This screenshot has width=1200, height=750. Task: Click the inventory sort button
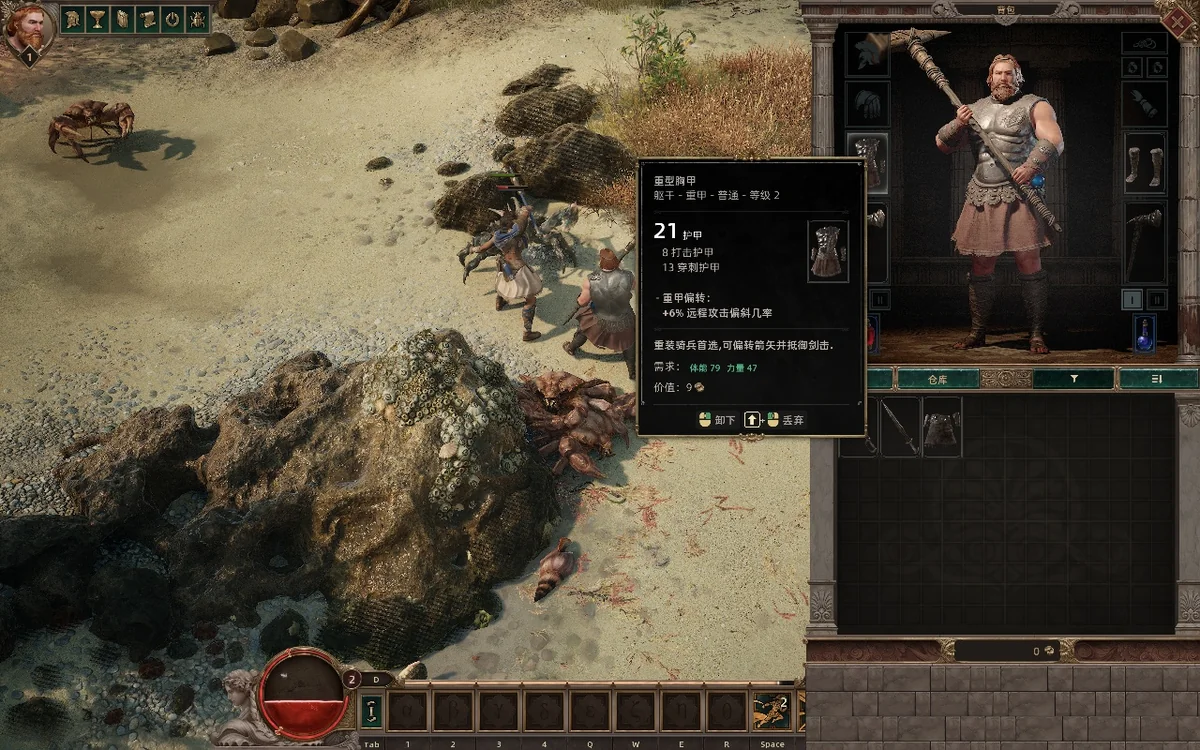[x=1158, y=379]
